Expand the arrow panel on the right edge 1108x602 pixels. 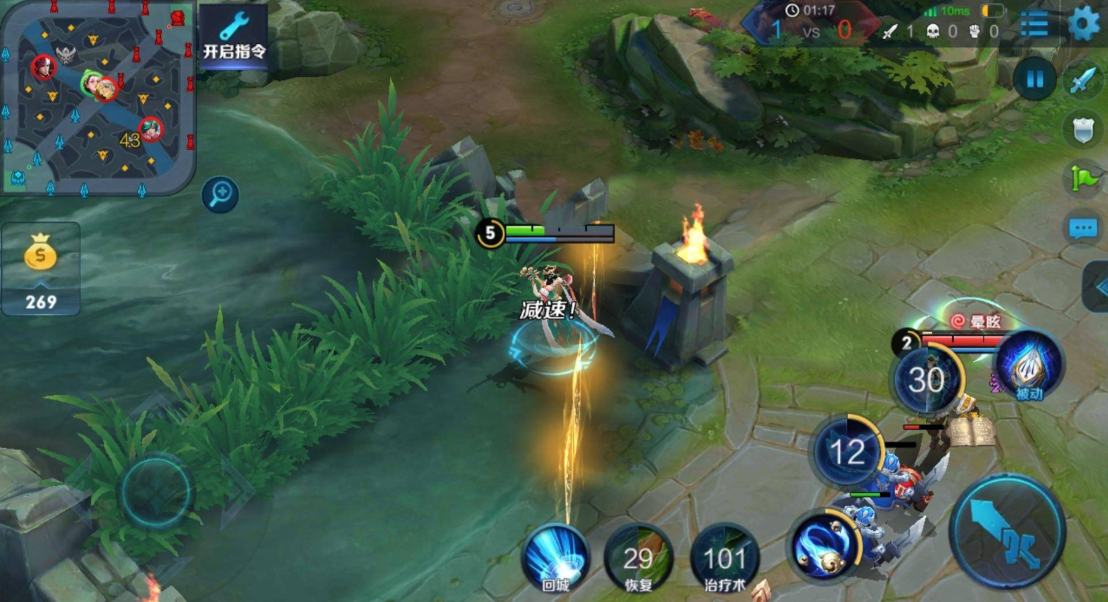coord(1095,287)
